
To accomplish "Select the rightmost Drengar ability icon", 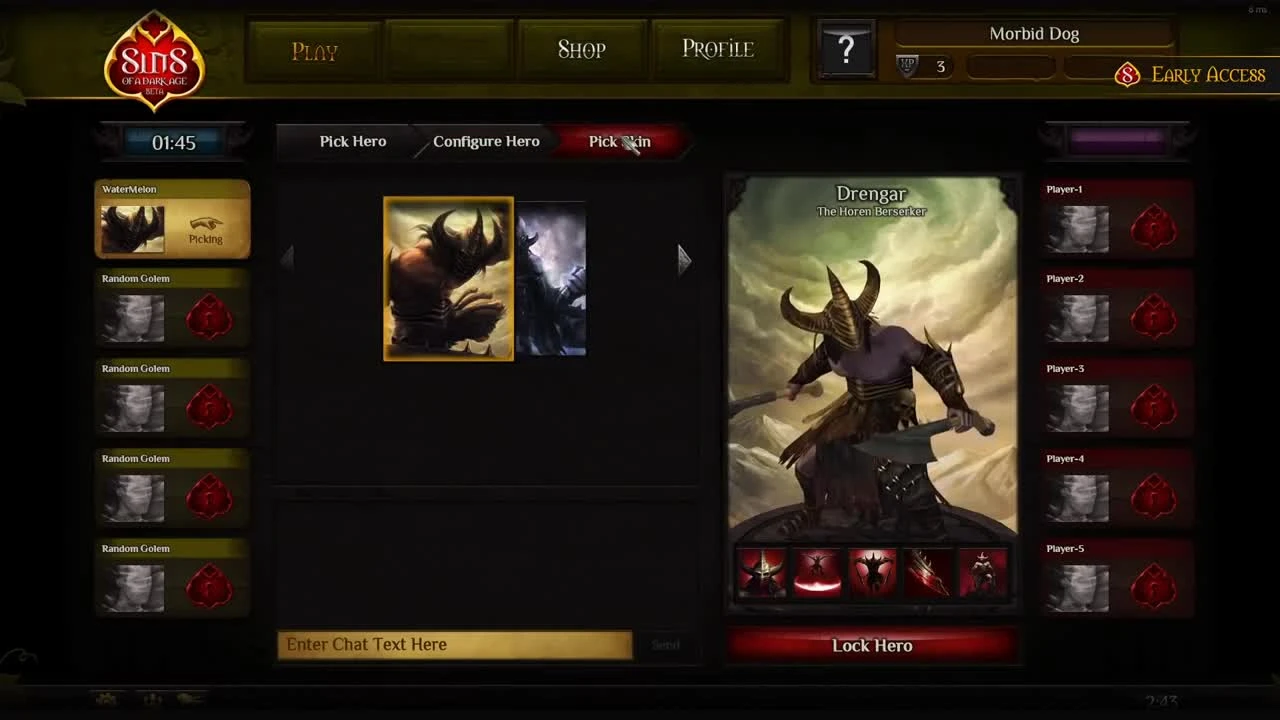I will click(x=983, y=570).
